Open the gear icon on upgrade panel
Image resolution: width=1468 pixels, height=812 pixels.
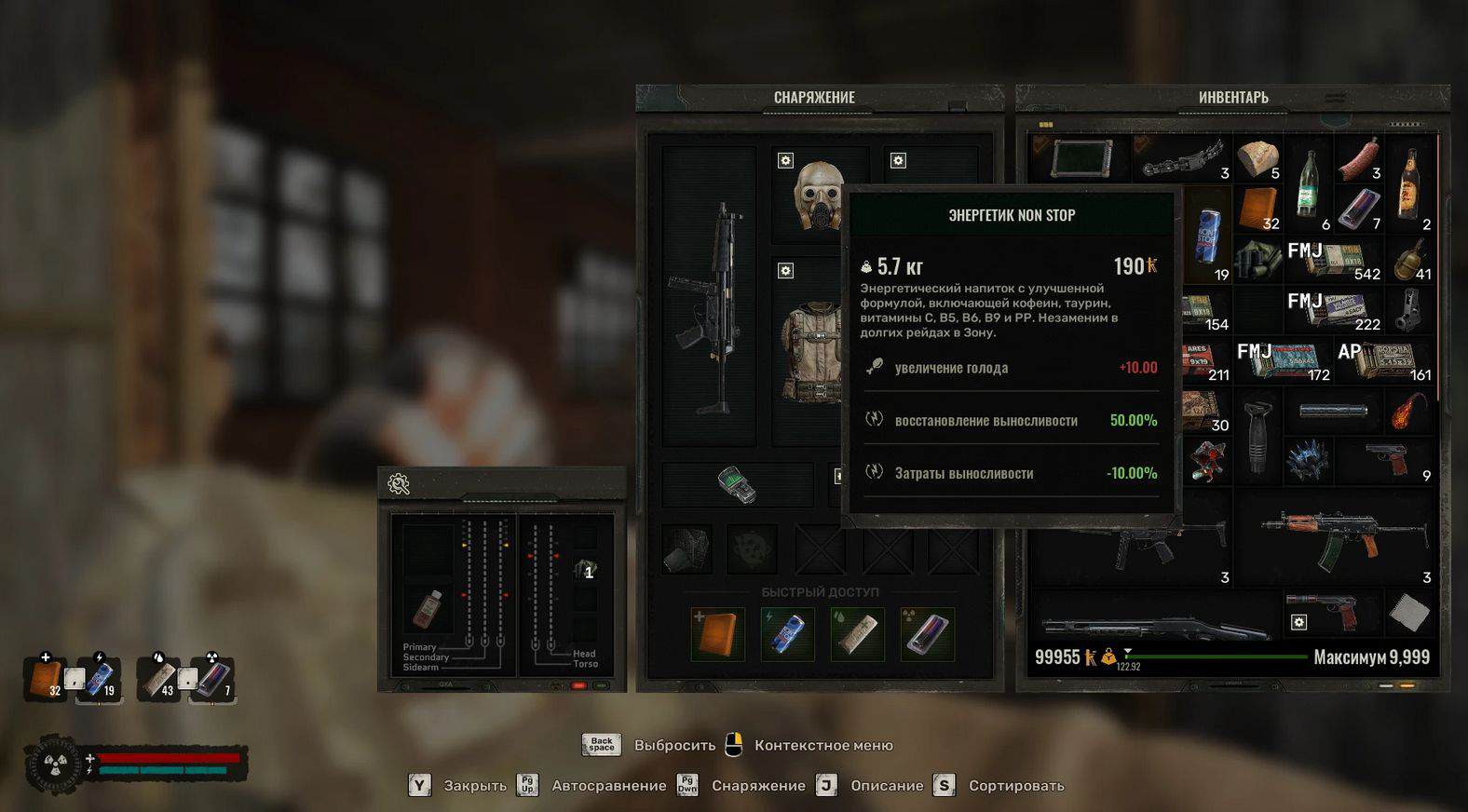tap(399, 484)
